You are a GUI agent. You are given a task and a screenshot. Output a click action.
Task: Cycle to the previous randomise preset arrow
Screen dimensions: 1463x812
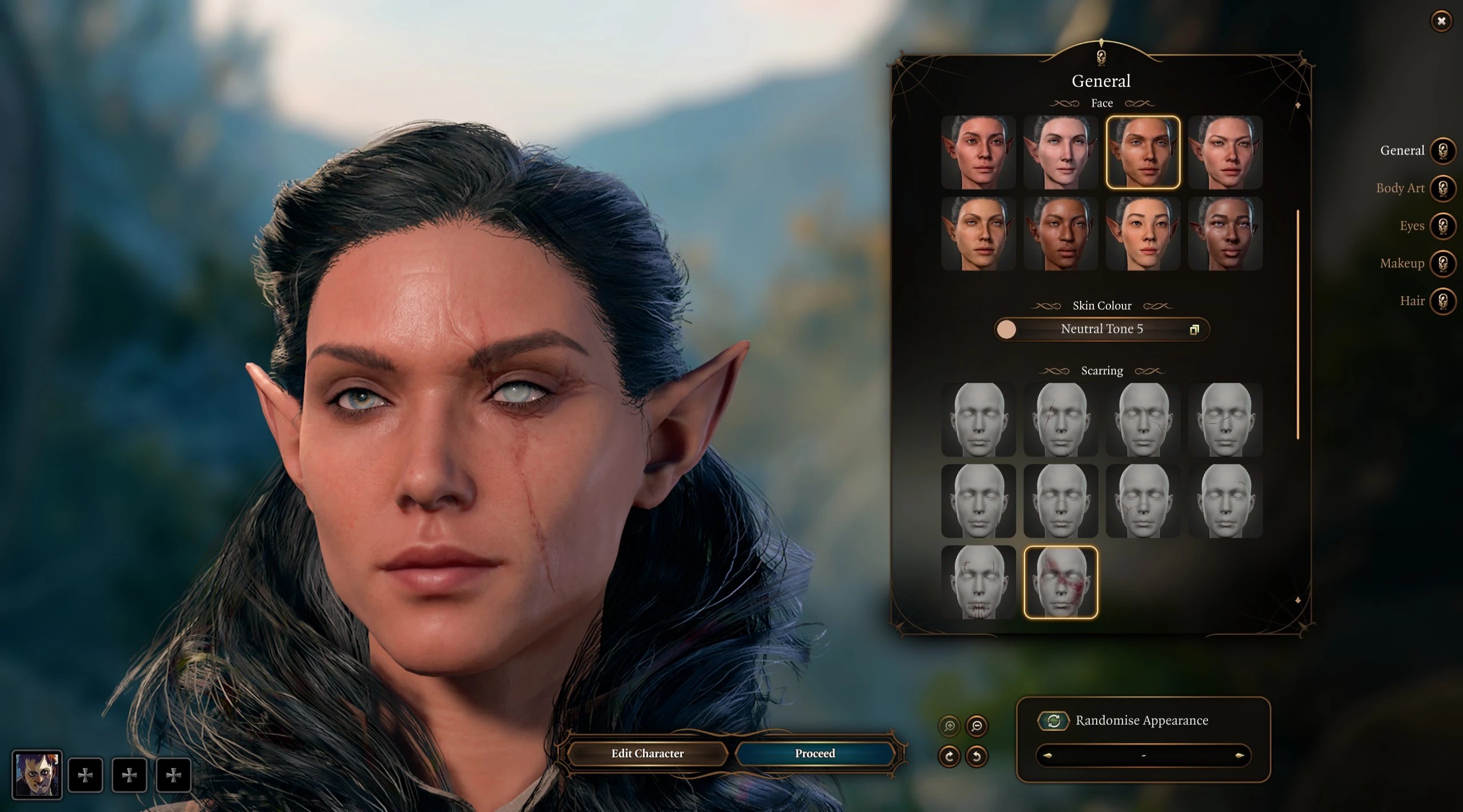[x=1048, y=755]
